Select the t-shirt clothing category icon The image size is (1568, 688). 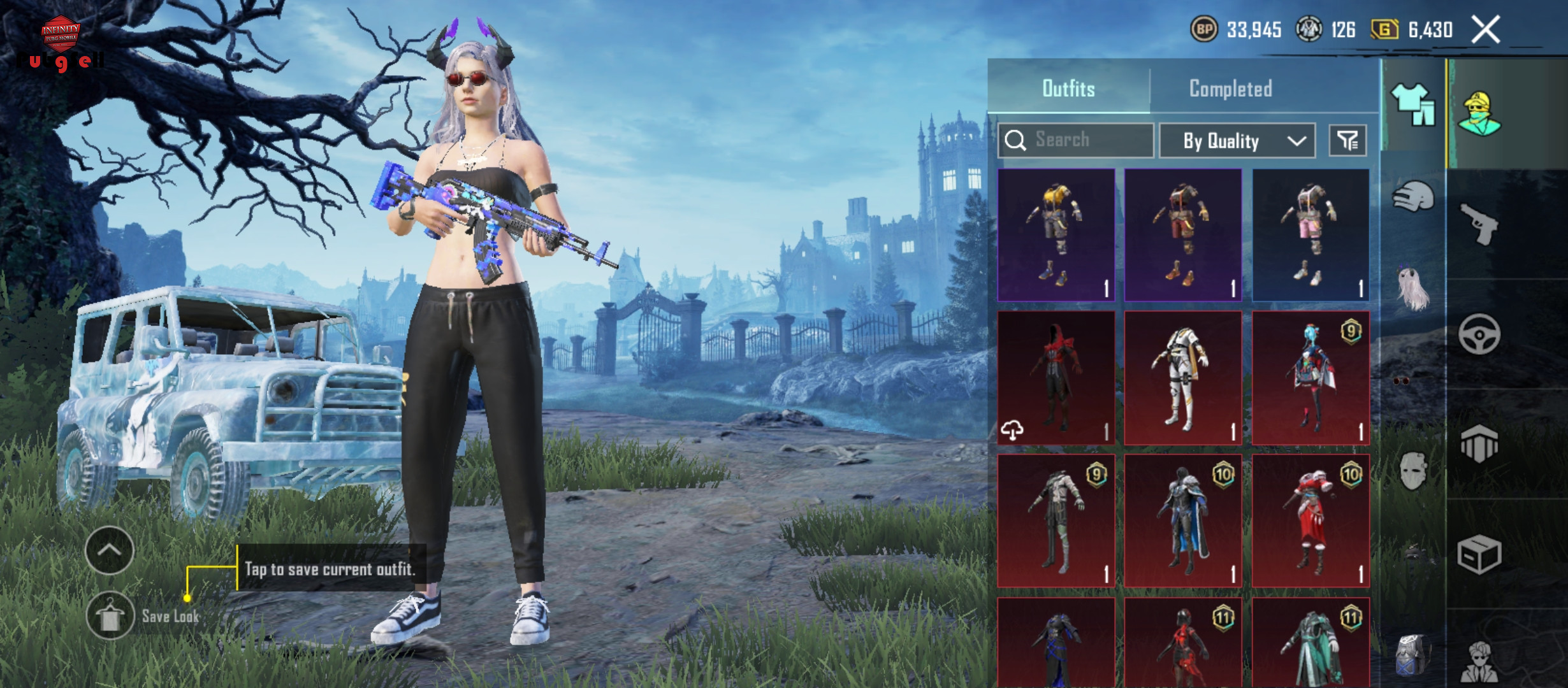coord(1412,105)
